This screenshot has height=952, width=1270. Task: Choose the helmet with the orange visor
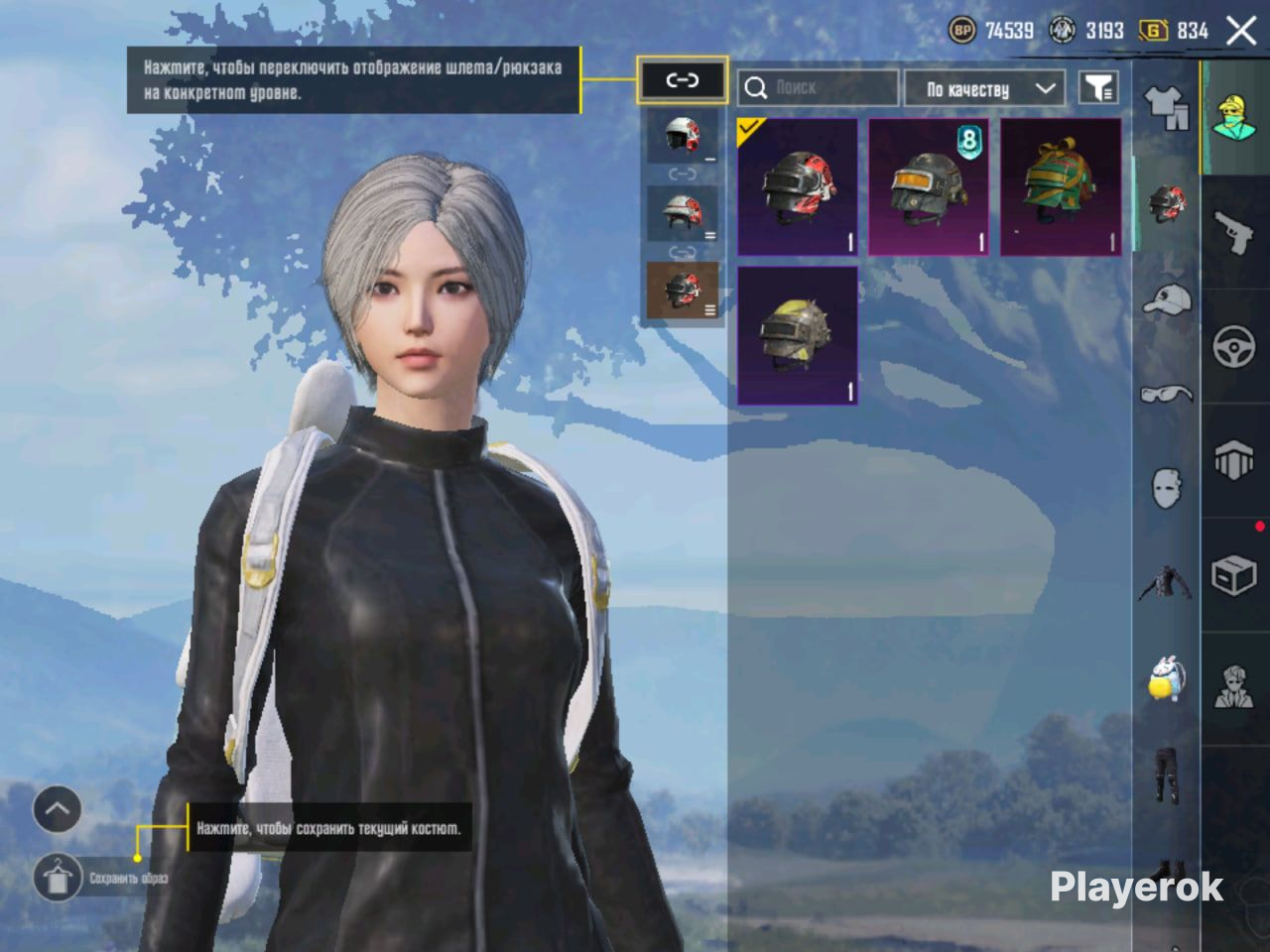[929, 188]
